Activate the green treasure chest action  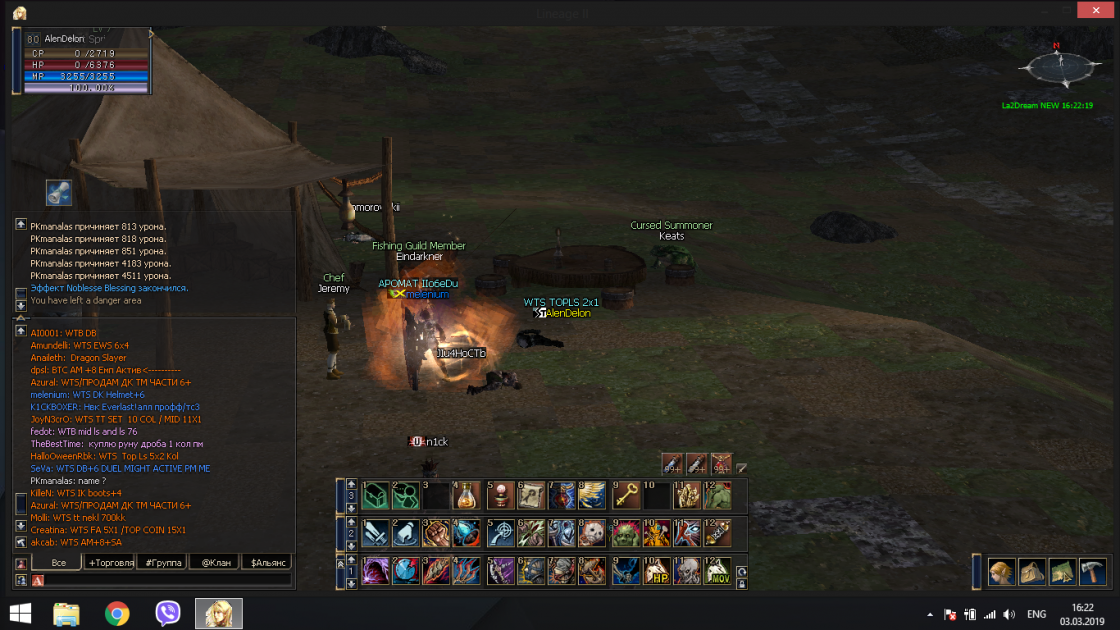pyautogui.click(x=376, y=496)
